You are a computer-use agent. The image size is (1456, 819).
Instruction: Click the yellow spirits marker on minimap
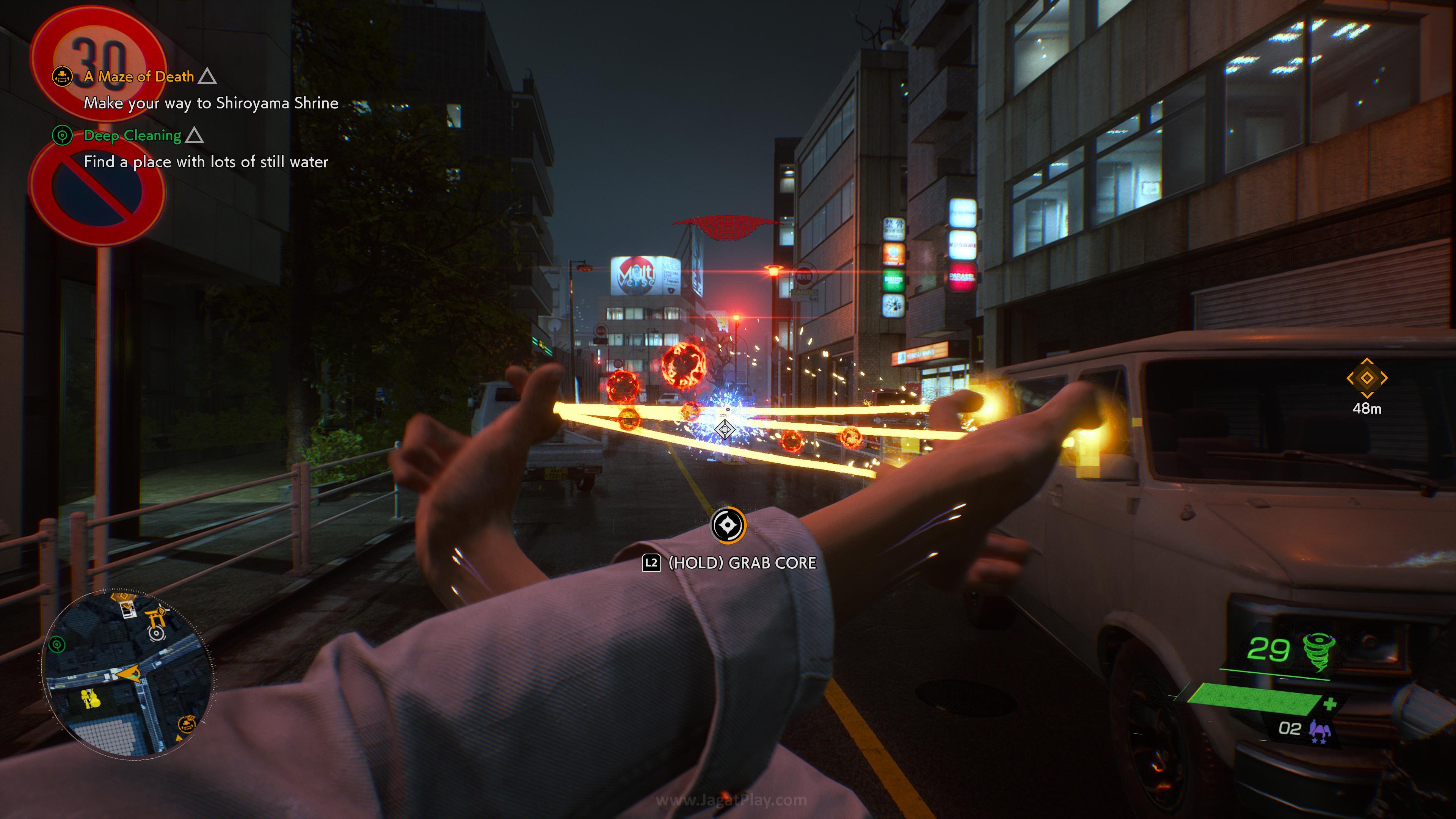(x=90, y=698)
